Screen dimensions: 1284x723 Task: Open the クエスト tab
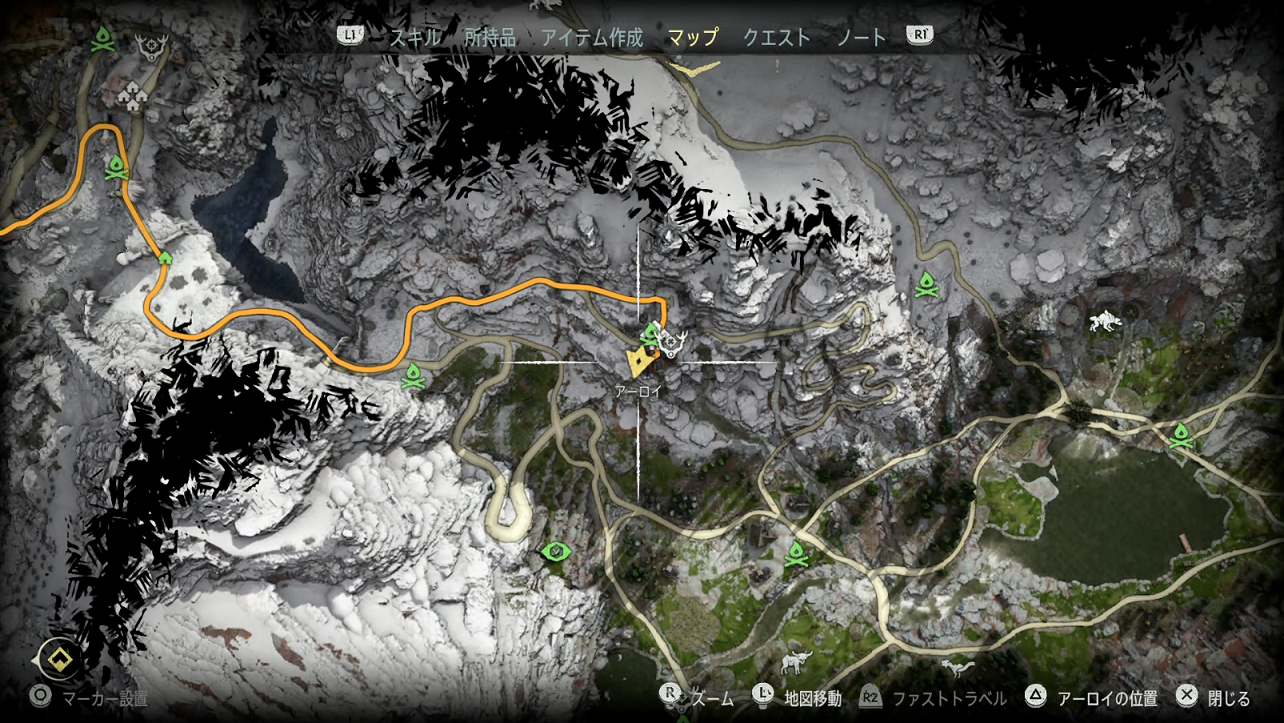776,38
